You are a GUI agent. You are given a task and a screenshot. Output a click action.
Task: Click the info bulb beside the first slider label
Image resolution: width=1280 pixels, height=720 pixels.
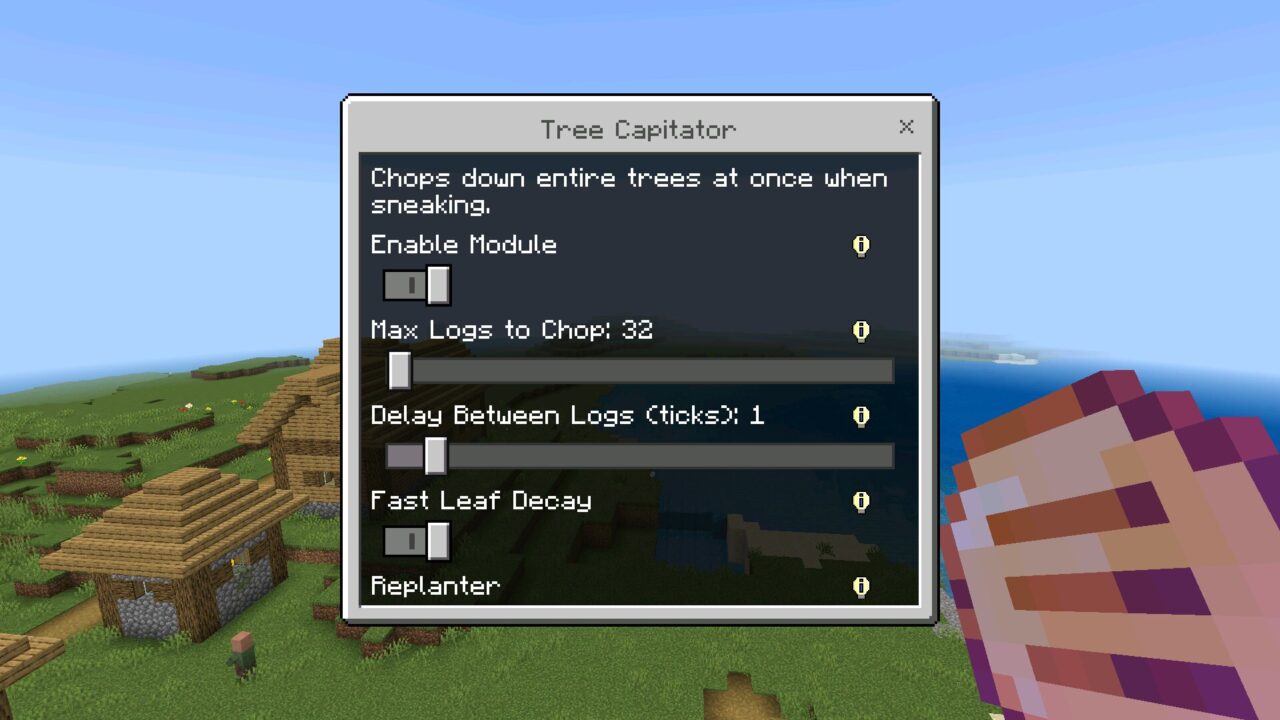click(x=861, y=331)
